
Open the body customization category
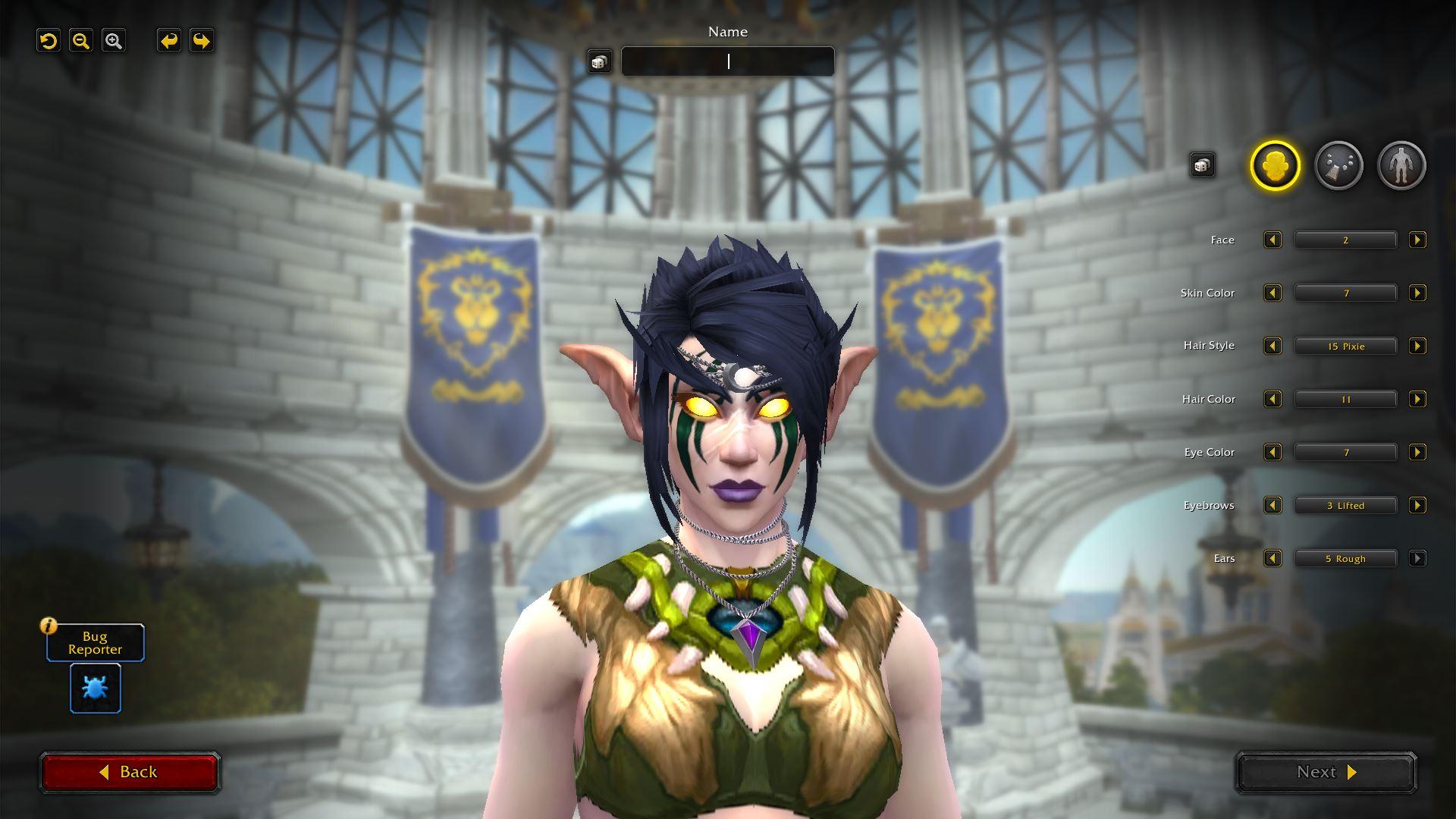tap(1401, 165)
